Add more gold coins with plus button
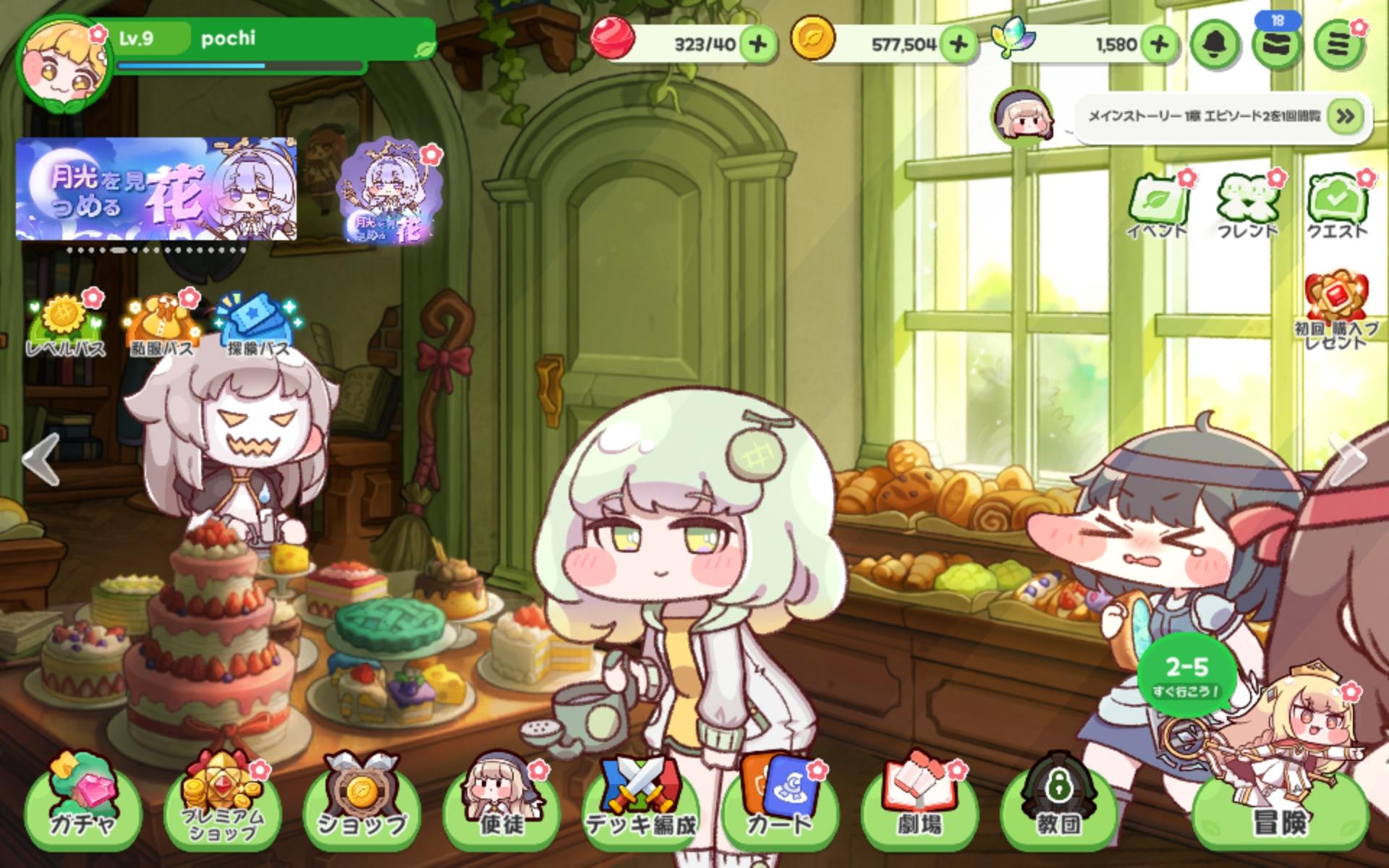1389x868 pixels. point(959,44)
